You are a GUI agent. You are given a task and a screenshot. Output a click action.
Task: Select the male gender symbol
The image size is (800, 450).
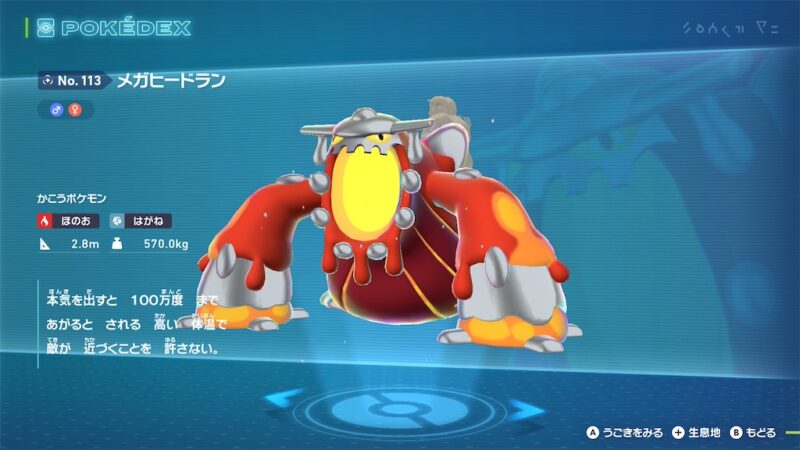click(x=56, y=110)
